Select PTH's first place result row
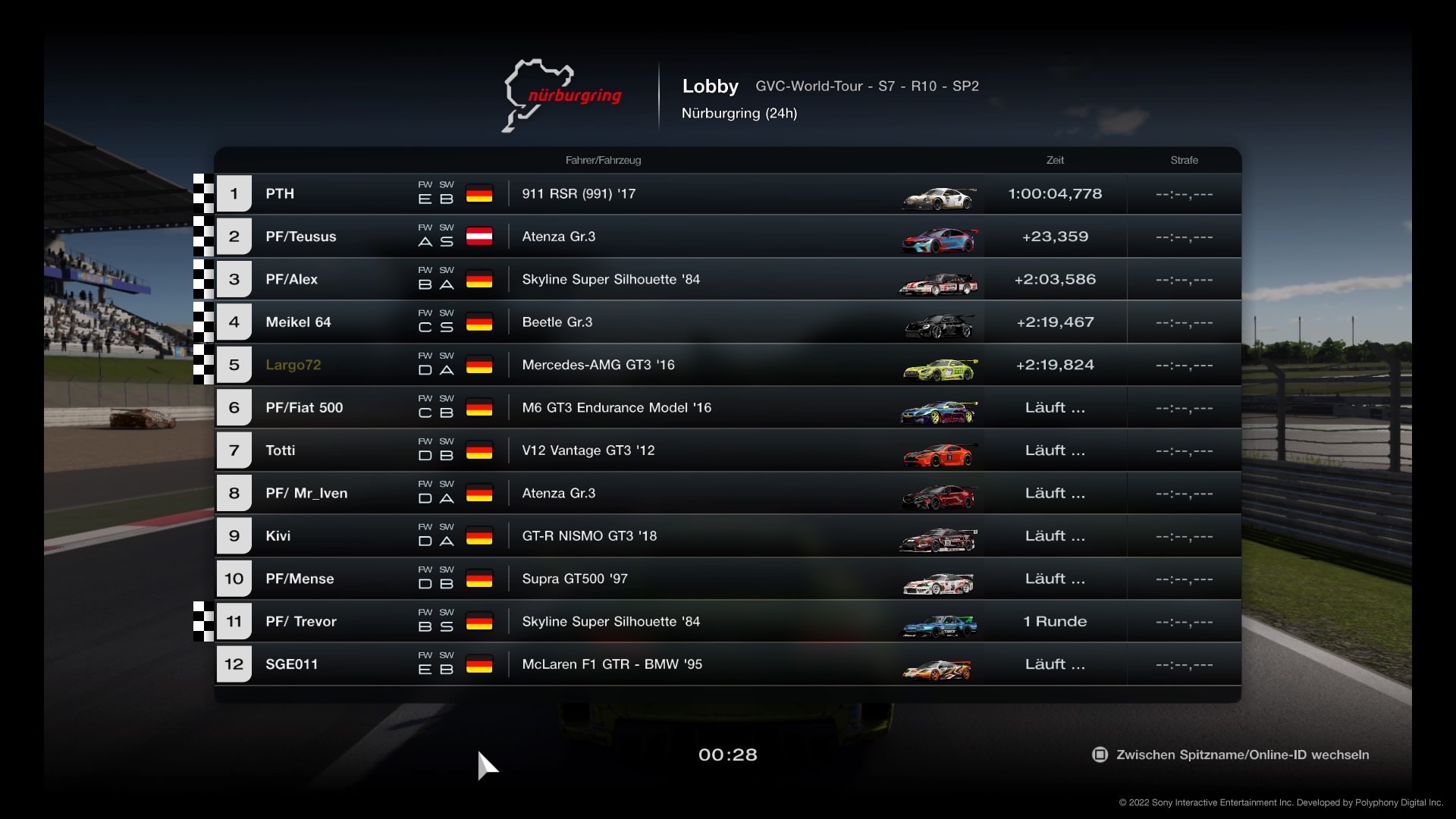Screen dimensions: 1456x819 pyautogui.click(x=728, y=194)
